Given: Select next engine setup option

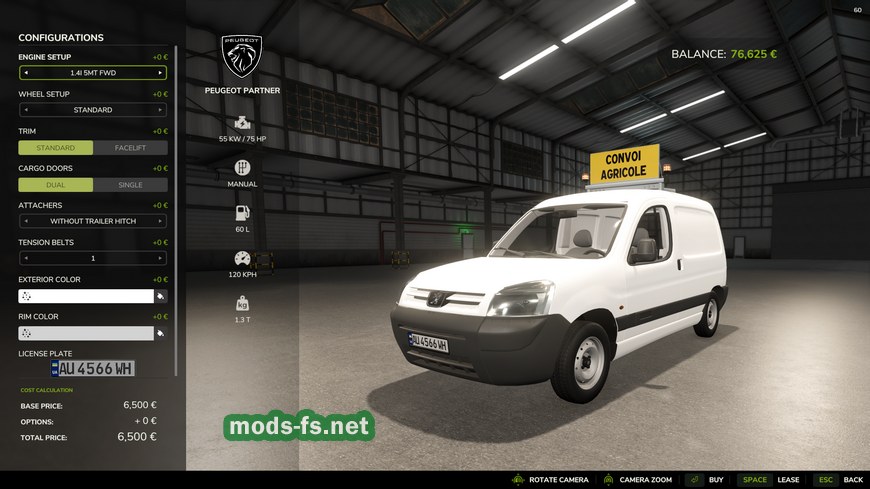Looking at the screenshot, I should tap(160, 73).
